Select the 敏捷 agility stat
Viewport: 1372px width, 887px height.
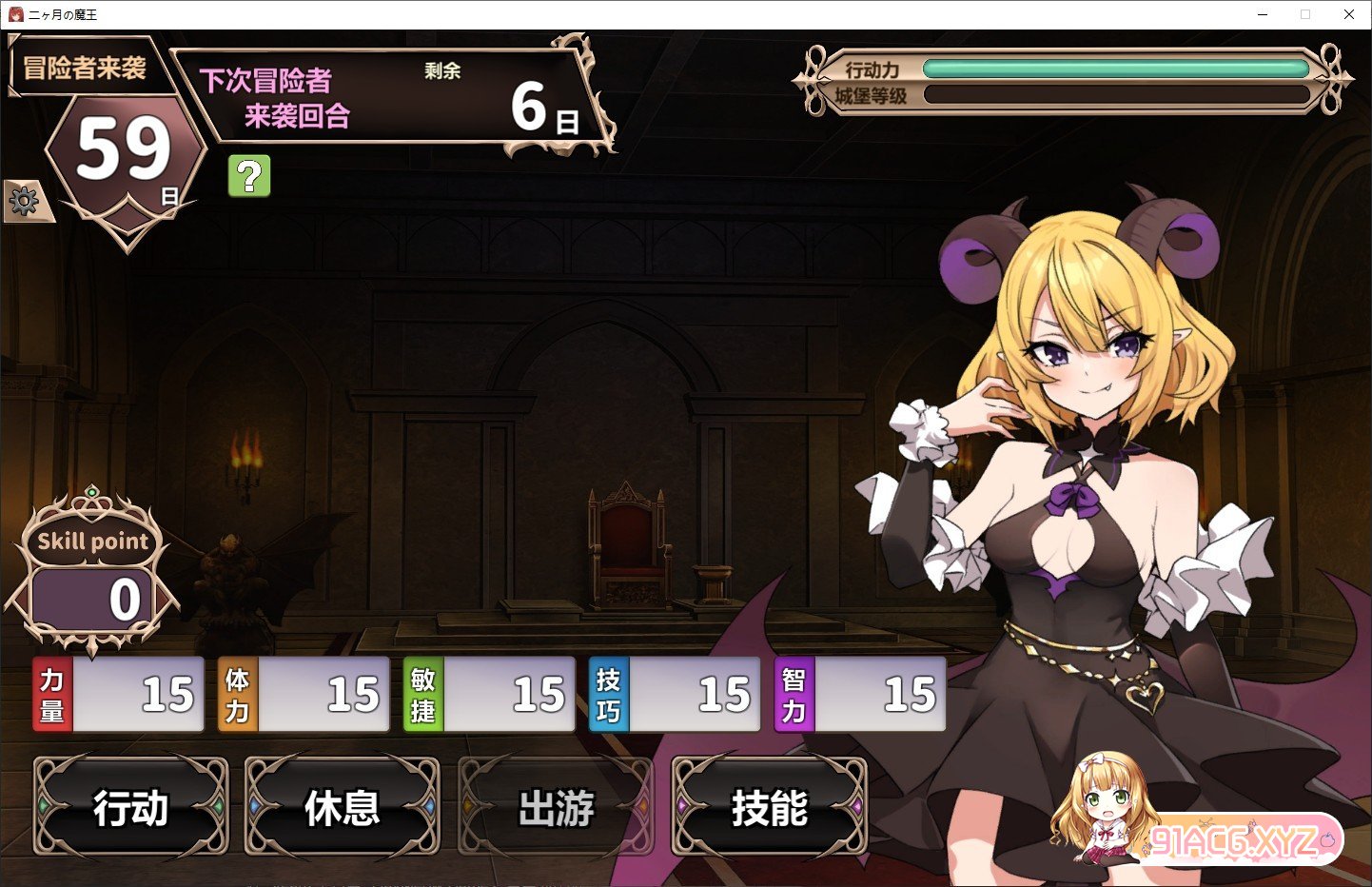[x=489, y=694]
